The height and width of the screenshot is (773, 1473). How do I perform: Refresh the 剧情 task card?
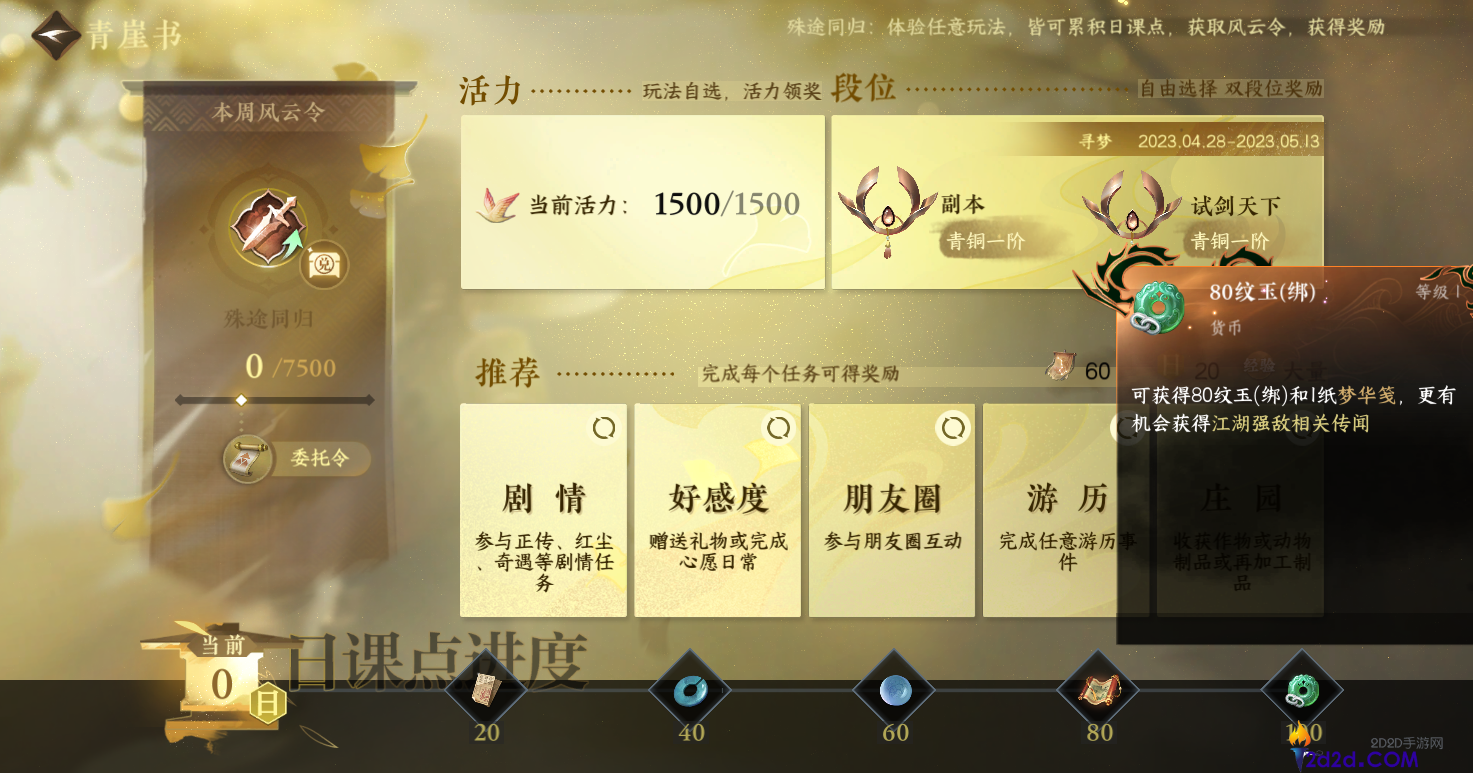click(x=602, y=426)
